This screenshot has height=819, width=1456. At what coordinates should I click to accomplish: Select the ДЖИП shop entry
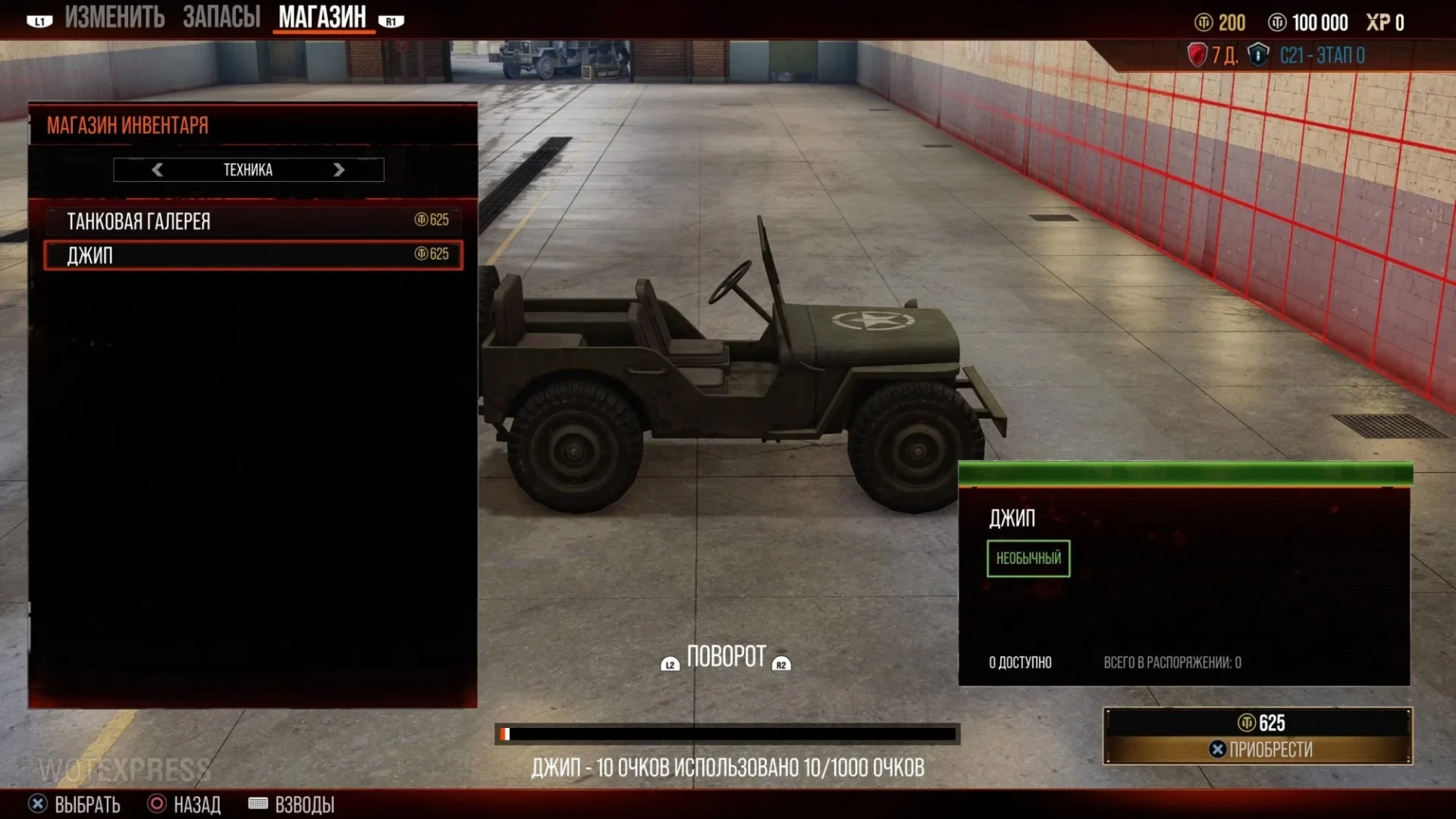(x=253, y=255)
